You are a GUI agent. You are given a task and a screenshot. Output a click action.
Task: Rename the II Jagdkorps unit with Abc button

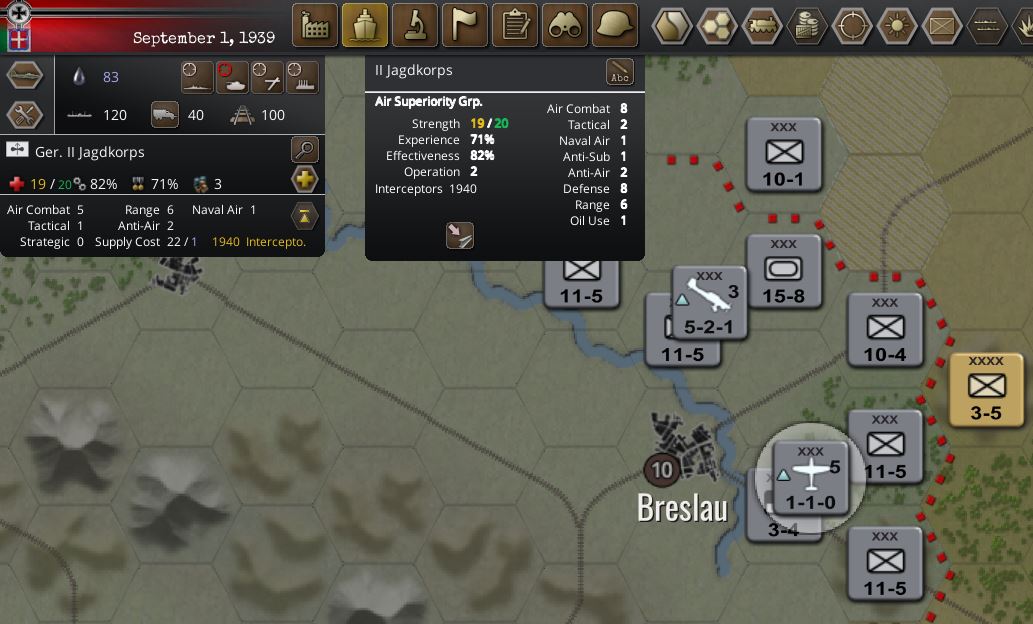click(620, 73)
